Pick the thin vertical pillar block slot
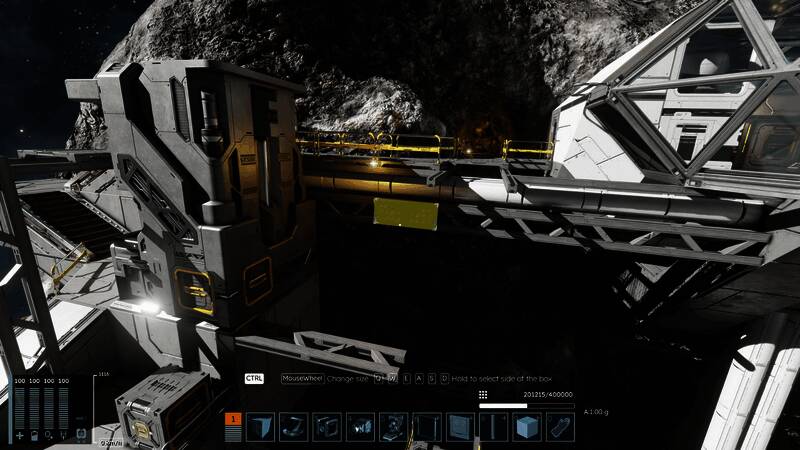 click(494, 427)
